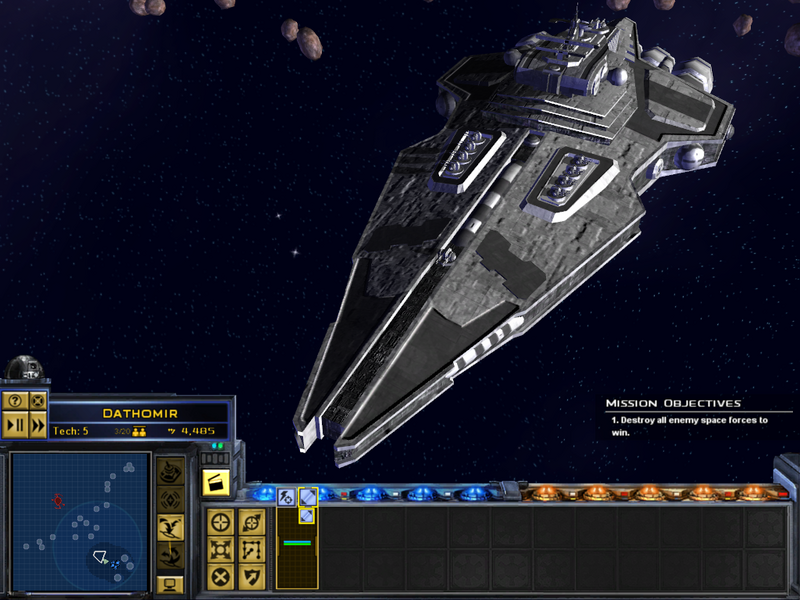Open the help question mark button
This screenshot has width=800, height=600.
coord(15,400)
